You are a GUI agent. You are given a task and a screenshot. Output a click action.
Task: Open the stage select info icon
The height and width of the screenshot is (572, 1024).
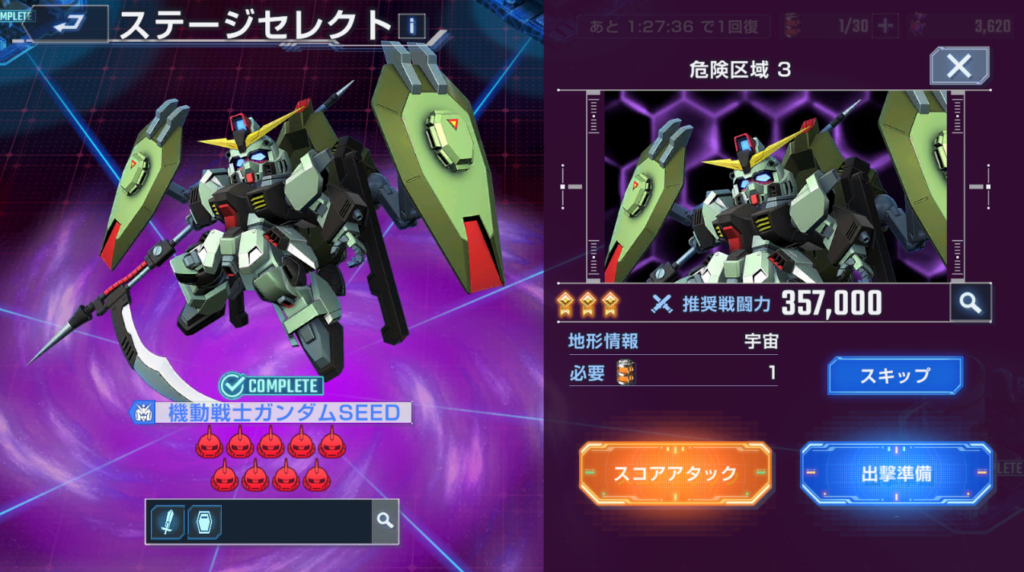(410, 26)
